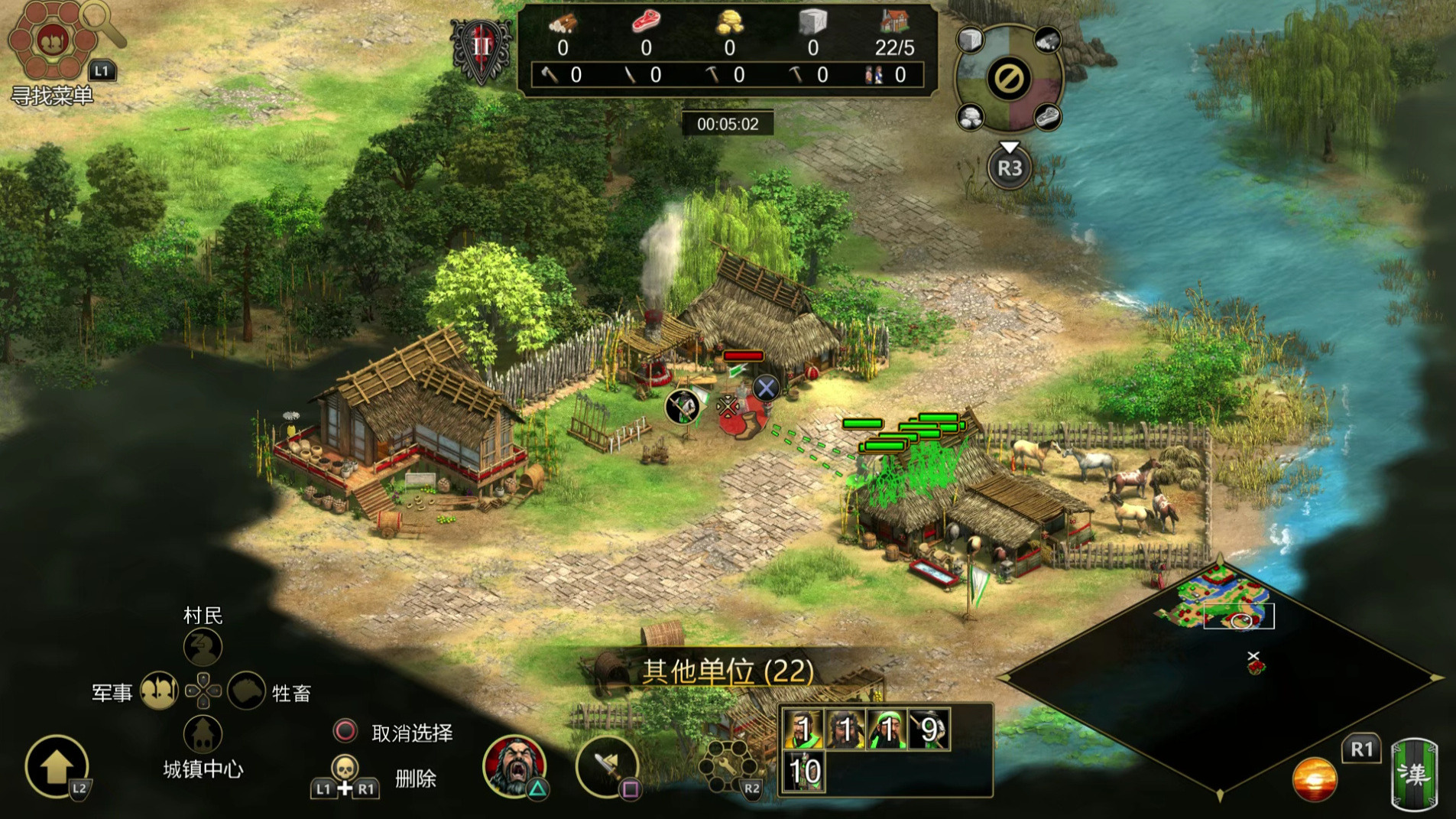Choose the 军事 military units icon
This screenshot has height=819, width=1456.
click(x=159, y=691)
